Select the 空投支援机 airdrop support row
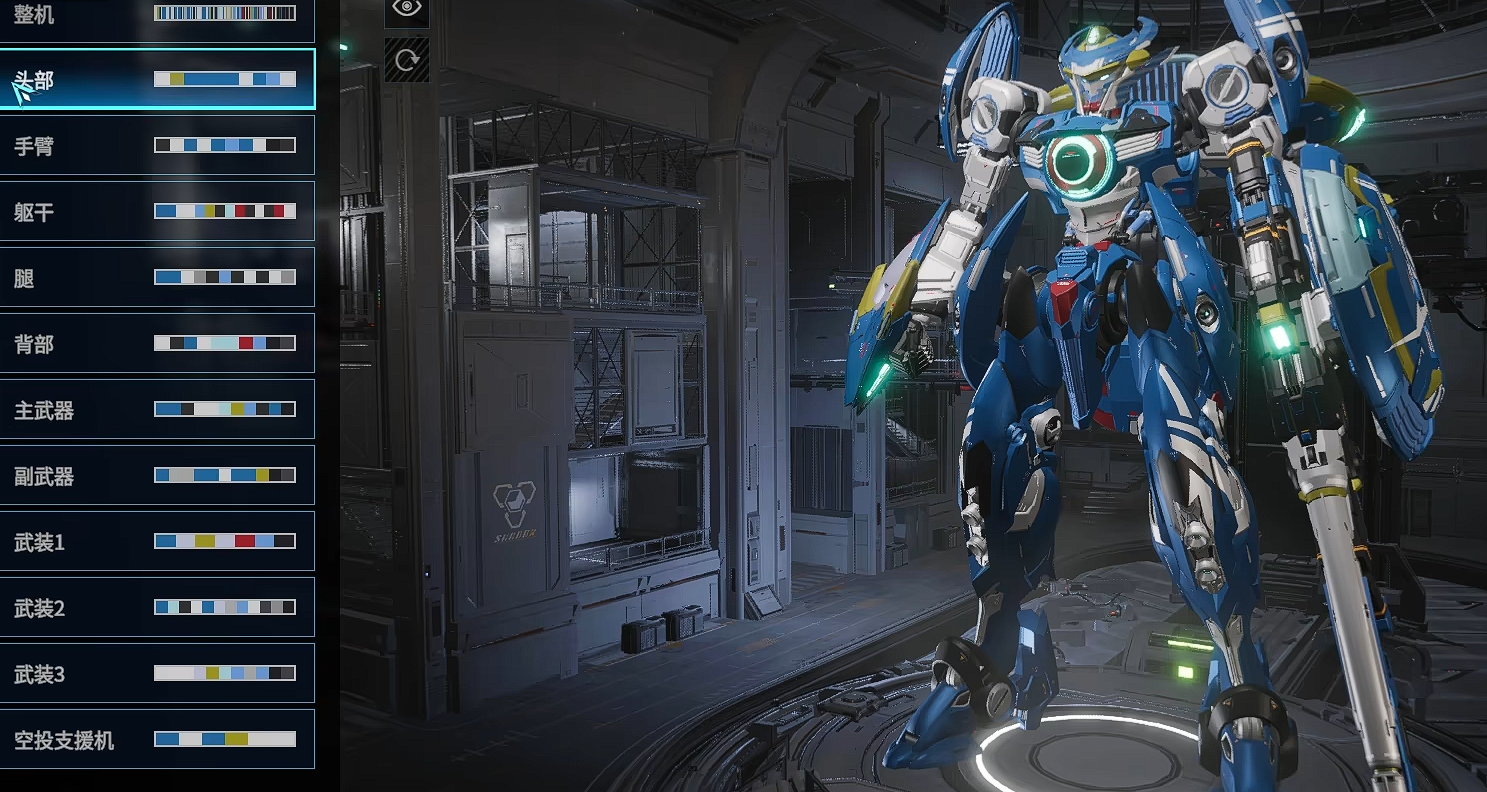 [x=157, y=739]
